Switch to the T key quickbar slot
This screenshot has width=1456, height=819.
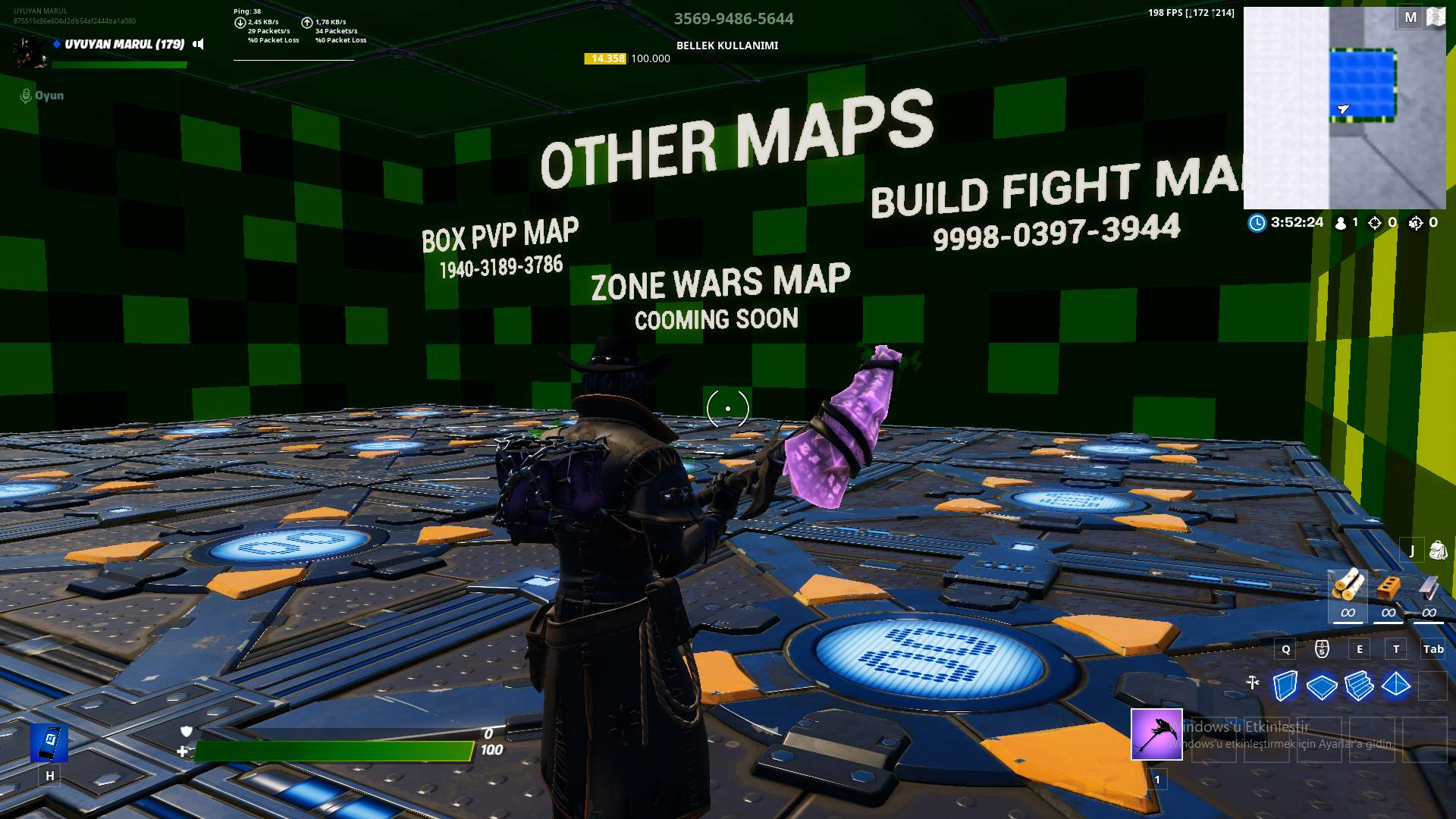(x=1395, y=649)
